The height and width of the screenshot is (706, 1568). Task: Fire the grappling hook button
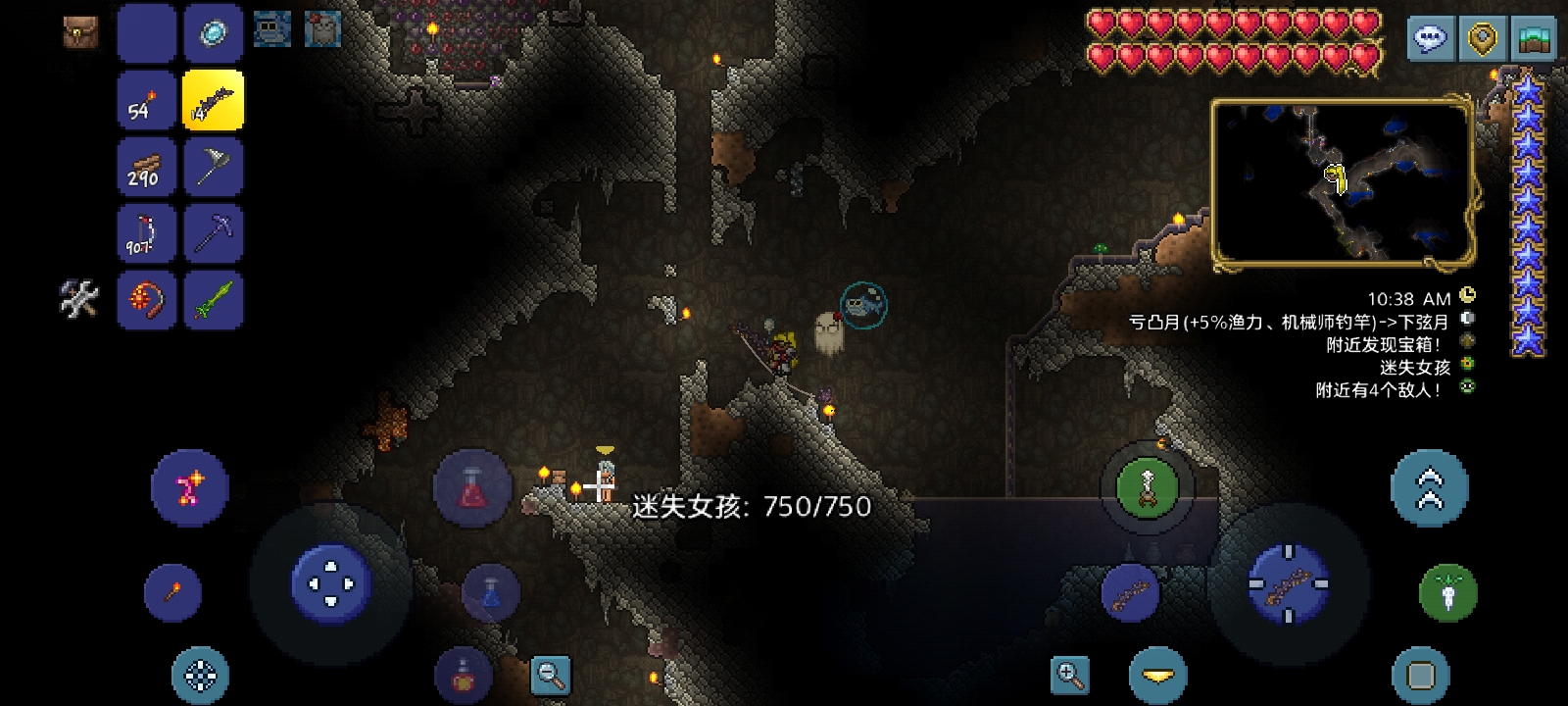pos(1148,487)
